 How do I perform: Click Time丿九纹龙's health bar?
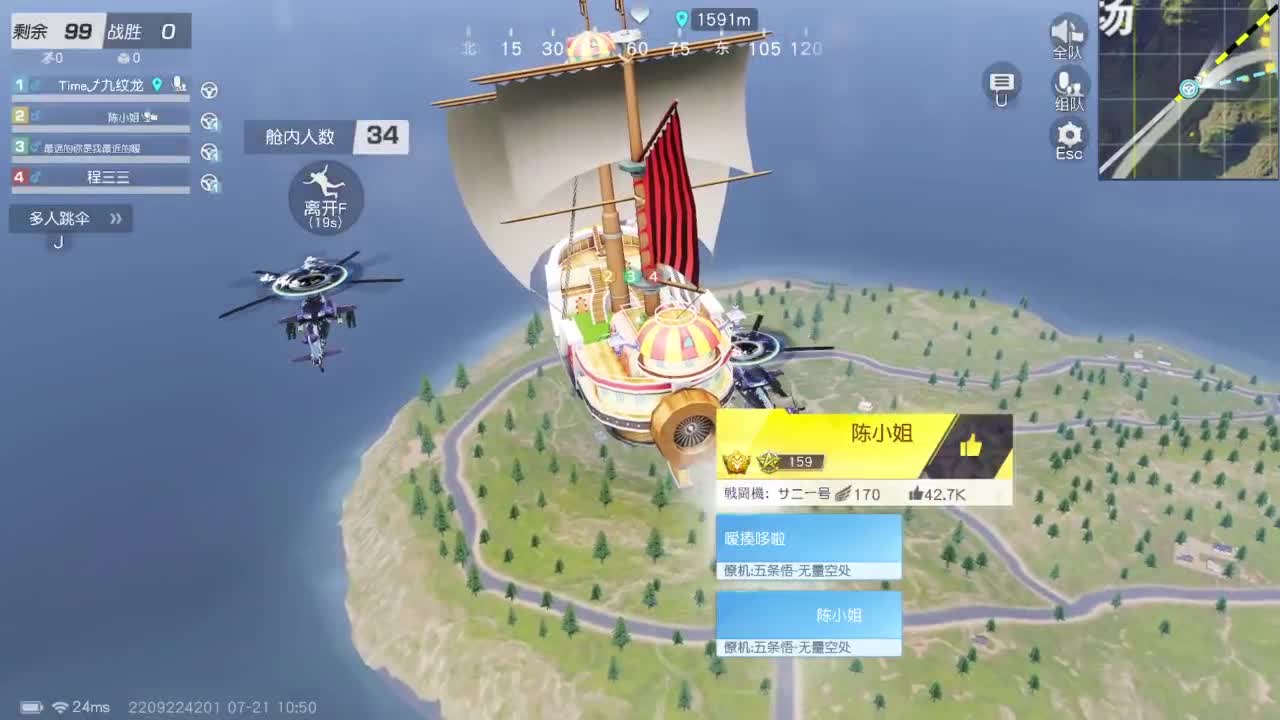pyautogui.click(x=100, y=98)
